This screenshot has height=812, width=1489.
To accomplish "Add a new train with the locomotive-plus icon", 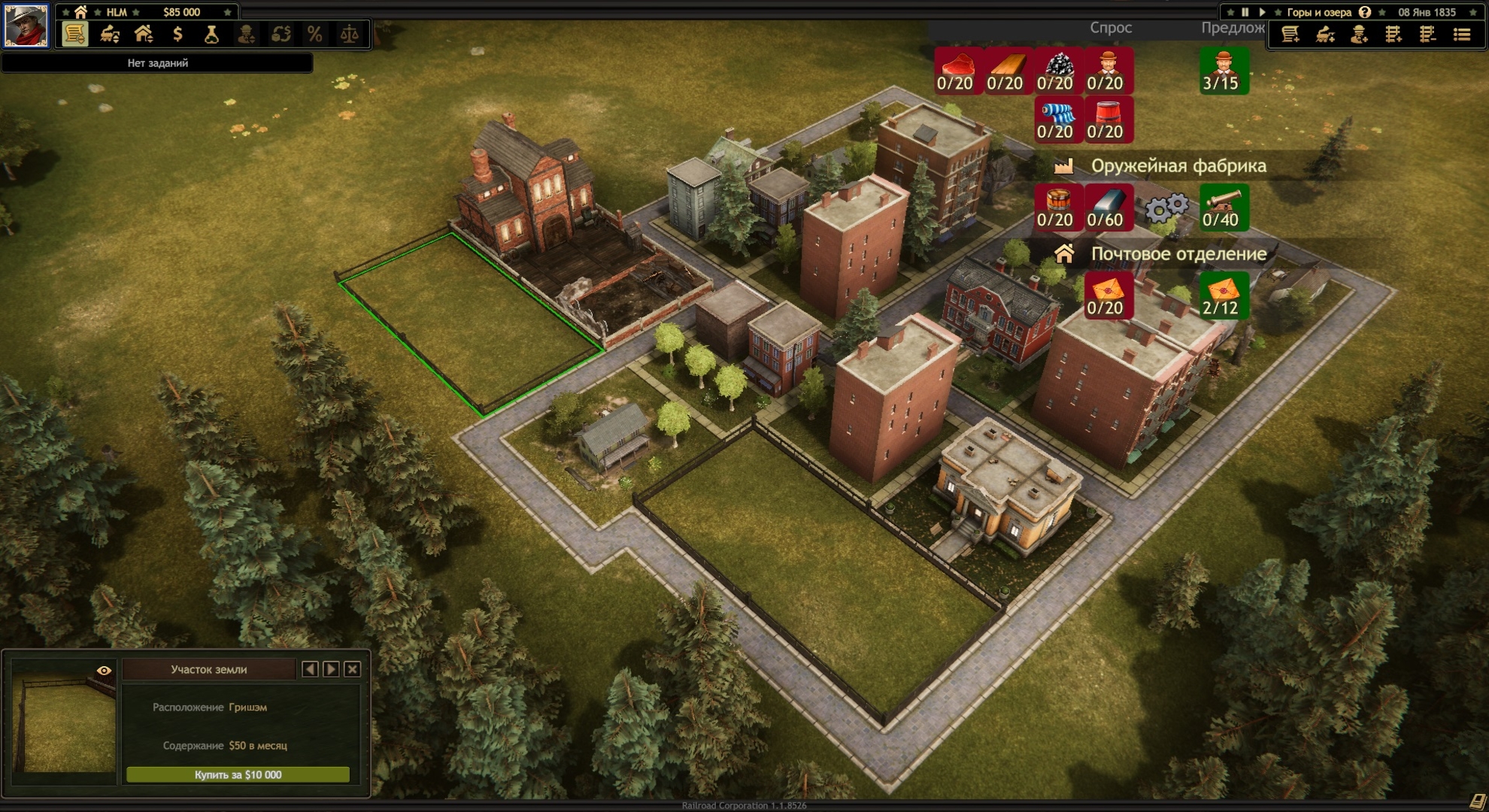I will click(1325, 35).
